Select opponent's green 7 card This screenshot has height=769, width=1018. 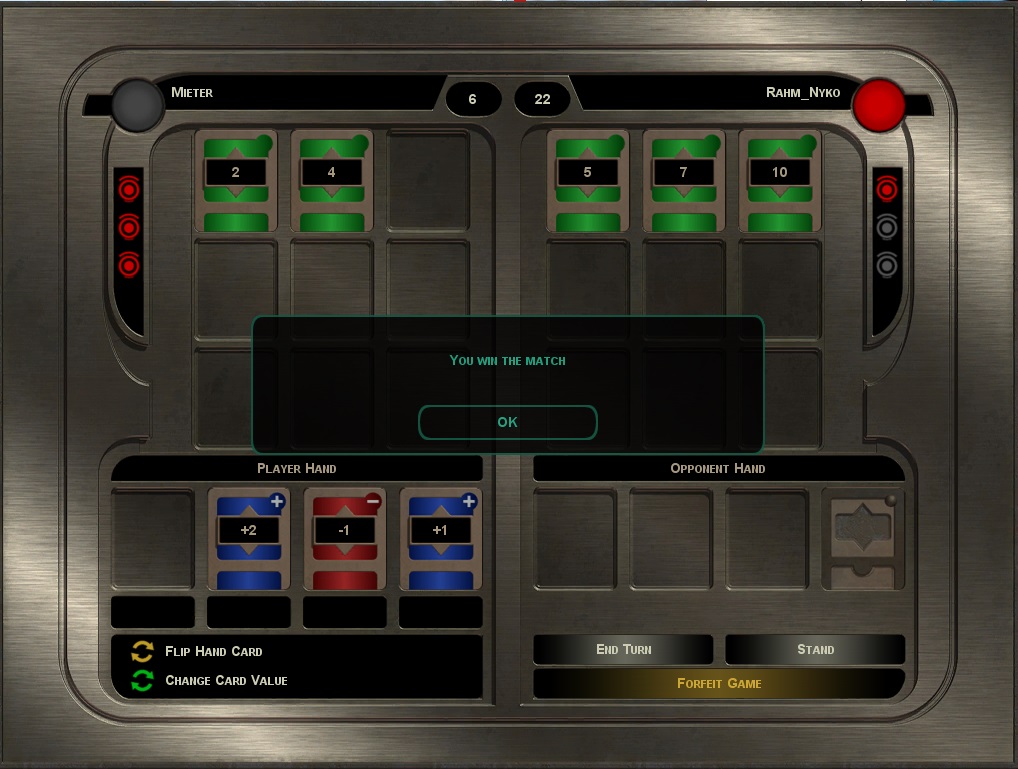(684, 181)
